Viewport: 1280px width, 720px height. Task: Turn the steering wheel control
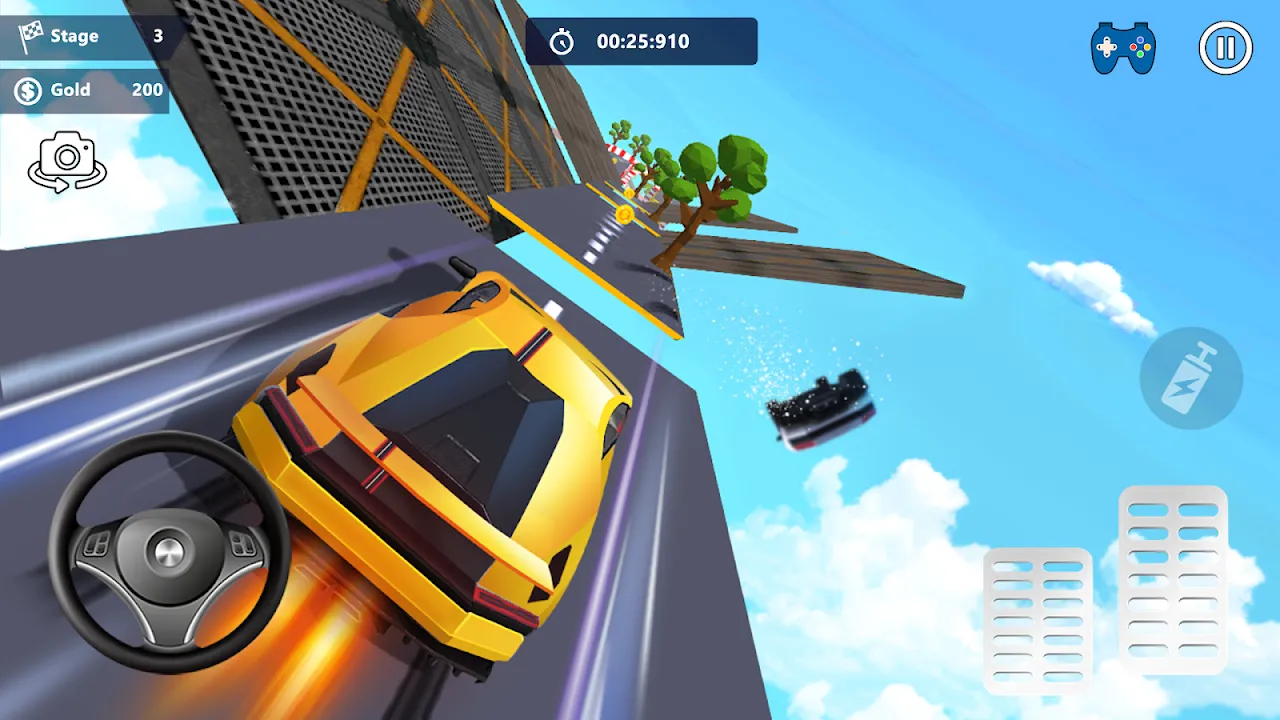coord(168,551)
